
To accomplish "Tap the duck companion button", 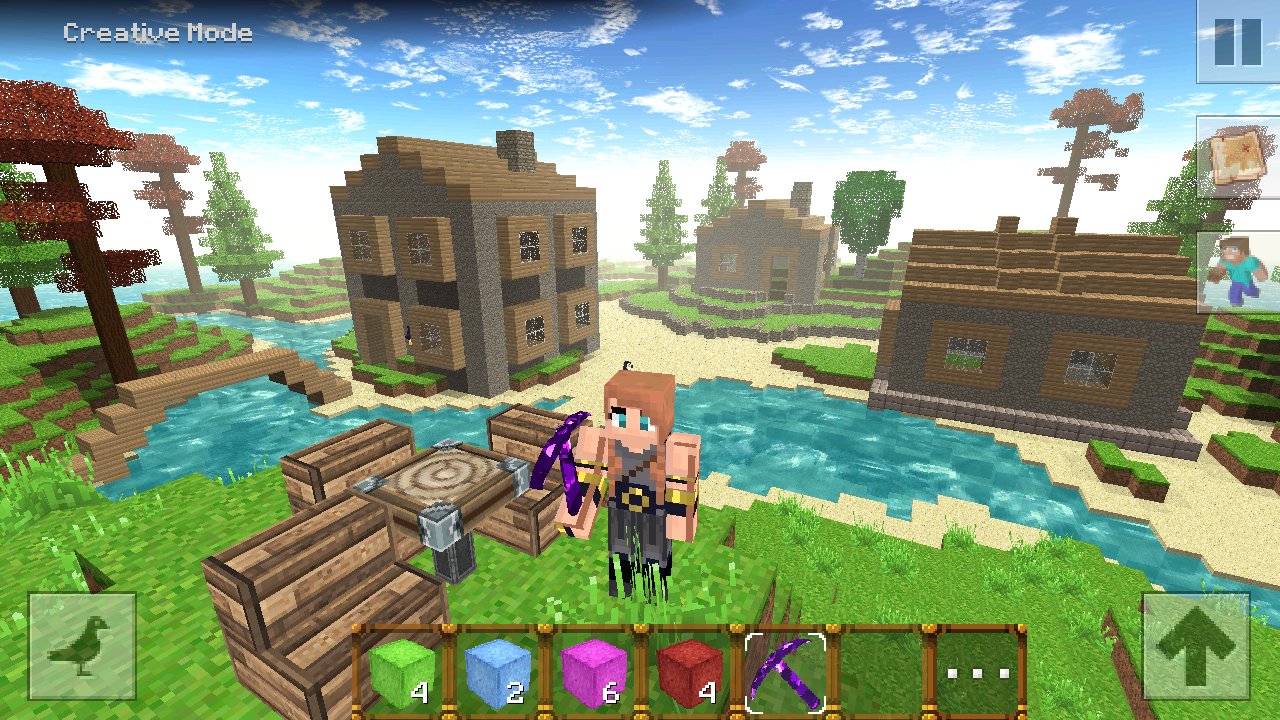I will pos(82,647).
